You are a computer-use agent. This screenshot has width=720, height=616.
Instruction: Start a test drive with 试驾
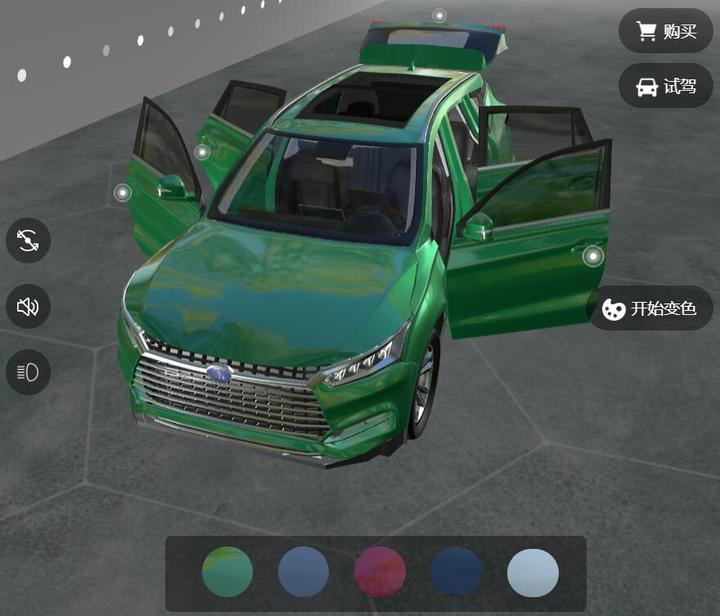pyautogui.click(x=666, y=87)
